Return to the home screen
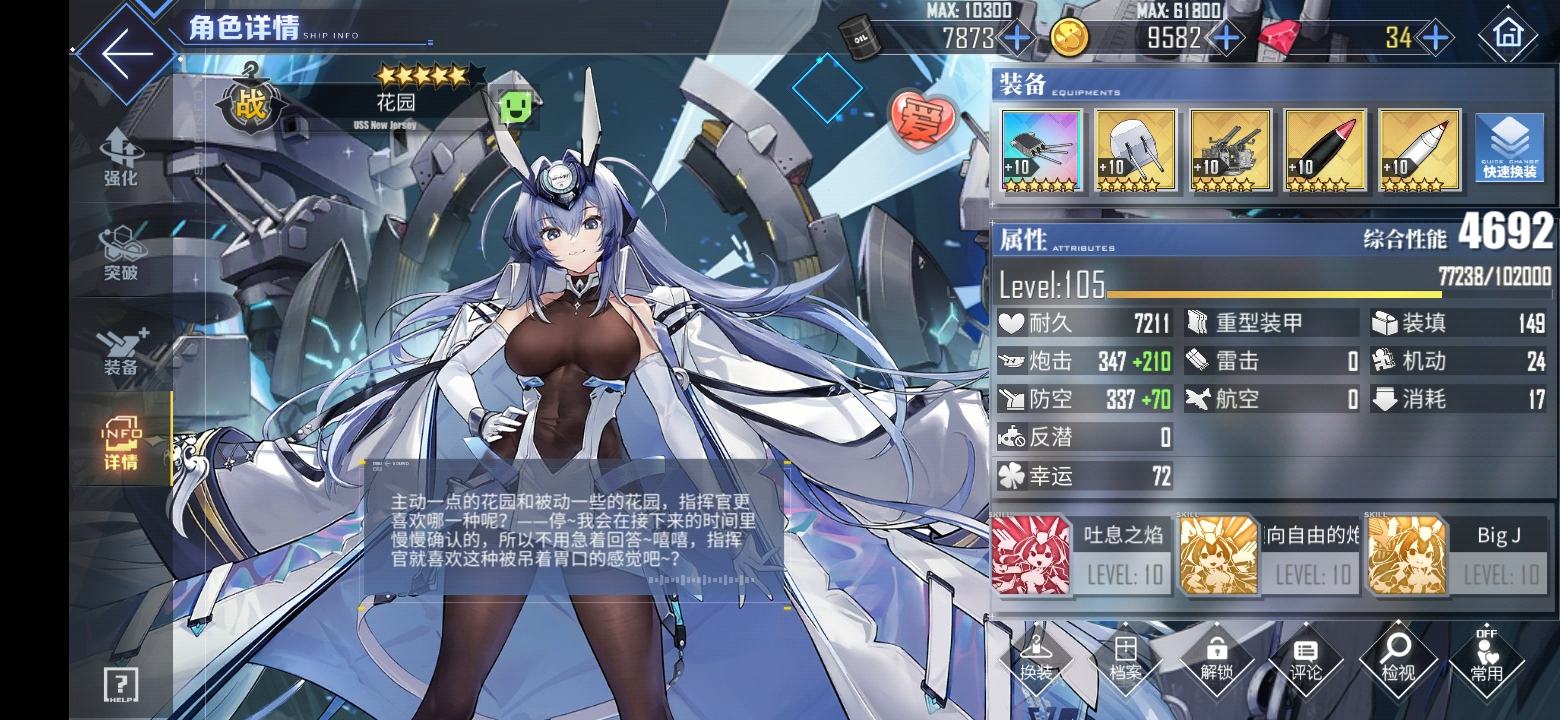Screen dimensions: 1560x720 click(1507, 36)
